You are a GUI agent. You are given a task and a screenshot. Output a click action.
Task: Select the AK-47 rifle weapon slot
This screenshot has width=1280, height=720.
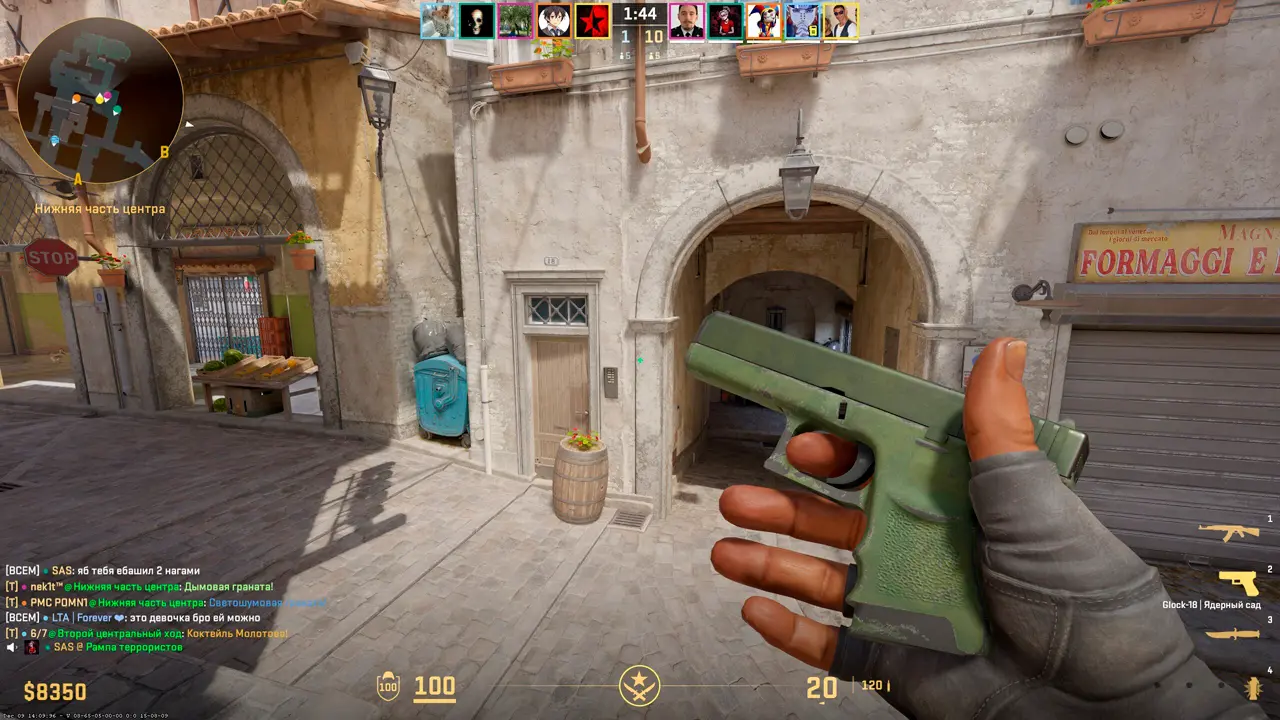pyautogui.click(x=1228, y=532)
